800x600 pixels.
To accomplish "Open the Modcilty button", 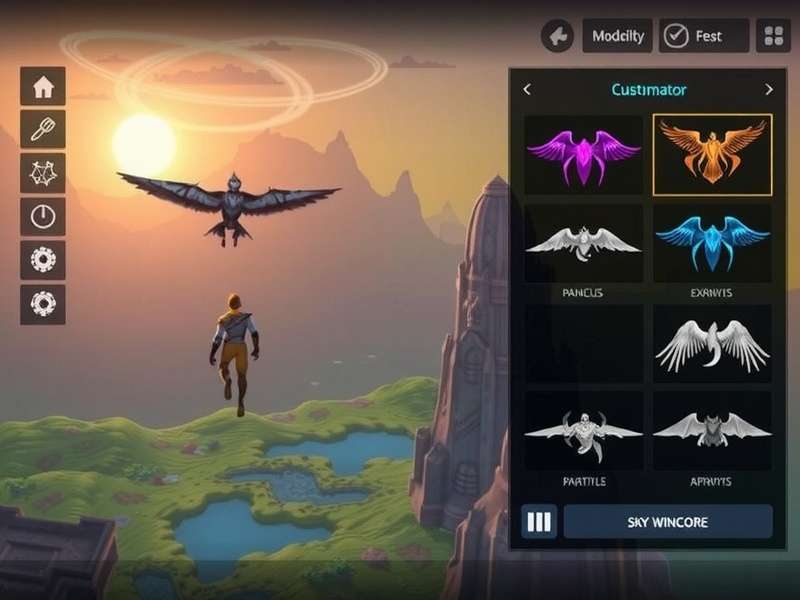I will point(617,36).
